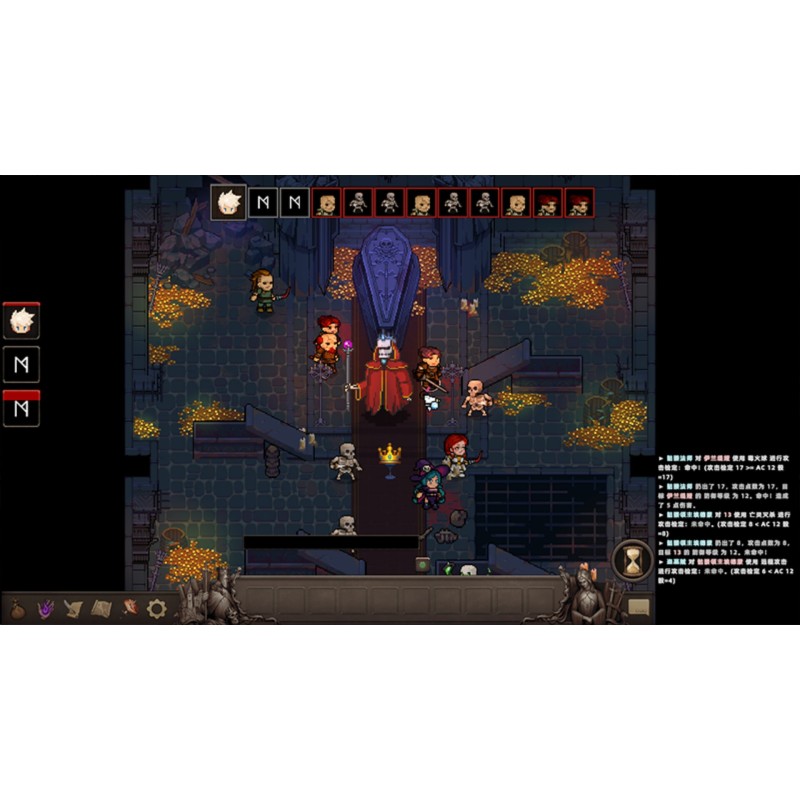Open the inventory bag icon
This screenshot has height=800, width=800.
(x=19, y=608)
